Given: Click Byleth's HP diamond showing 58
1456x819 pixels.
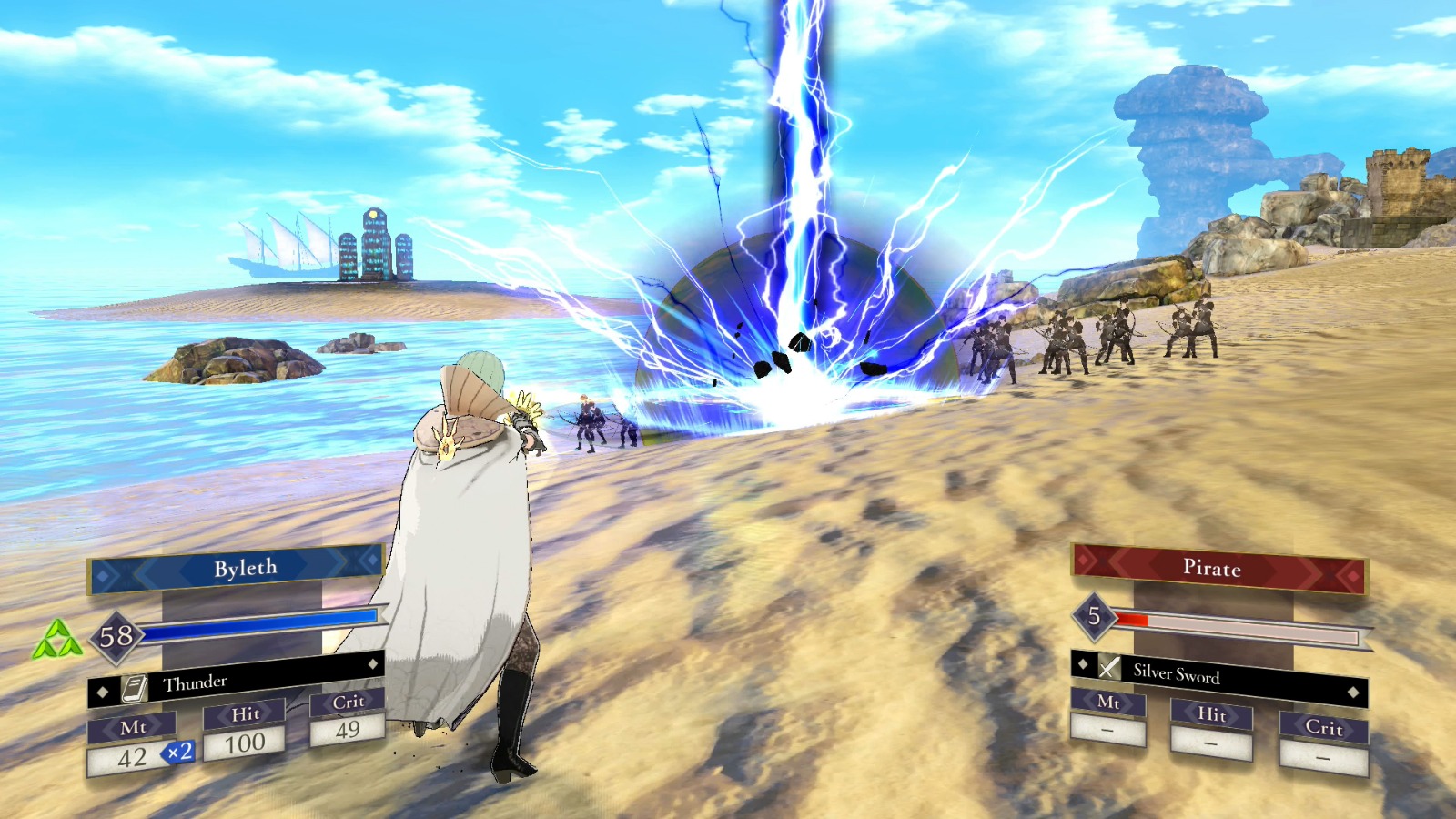Looking at the screenshot, I should coord(117,636).
